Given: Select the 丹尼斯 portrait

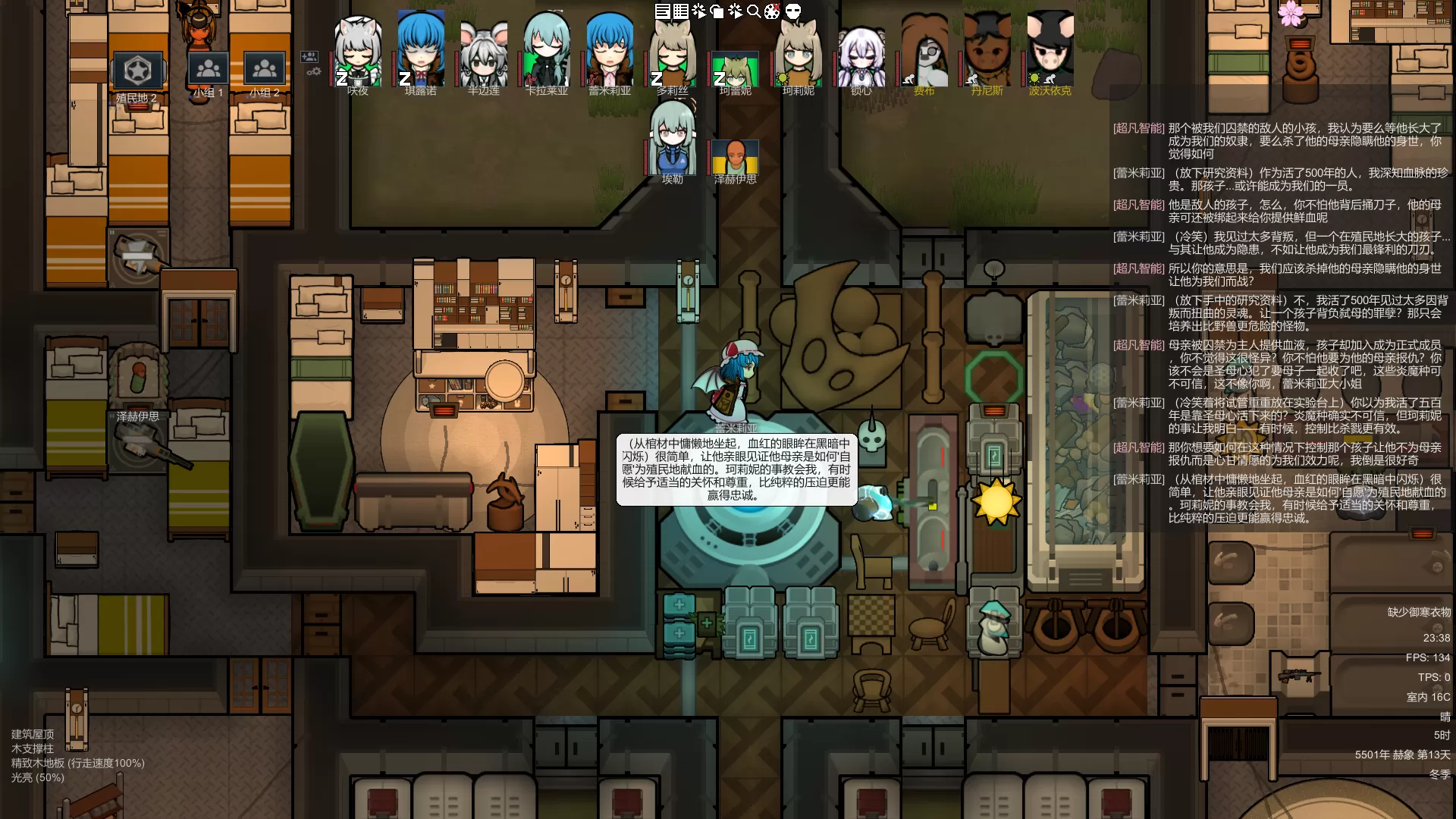Looking at the screenshot, I should (987, 52).
